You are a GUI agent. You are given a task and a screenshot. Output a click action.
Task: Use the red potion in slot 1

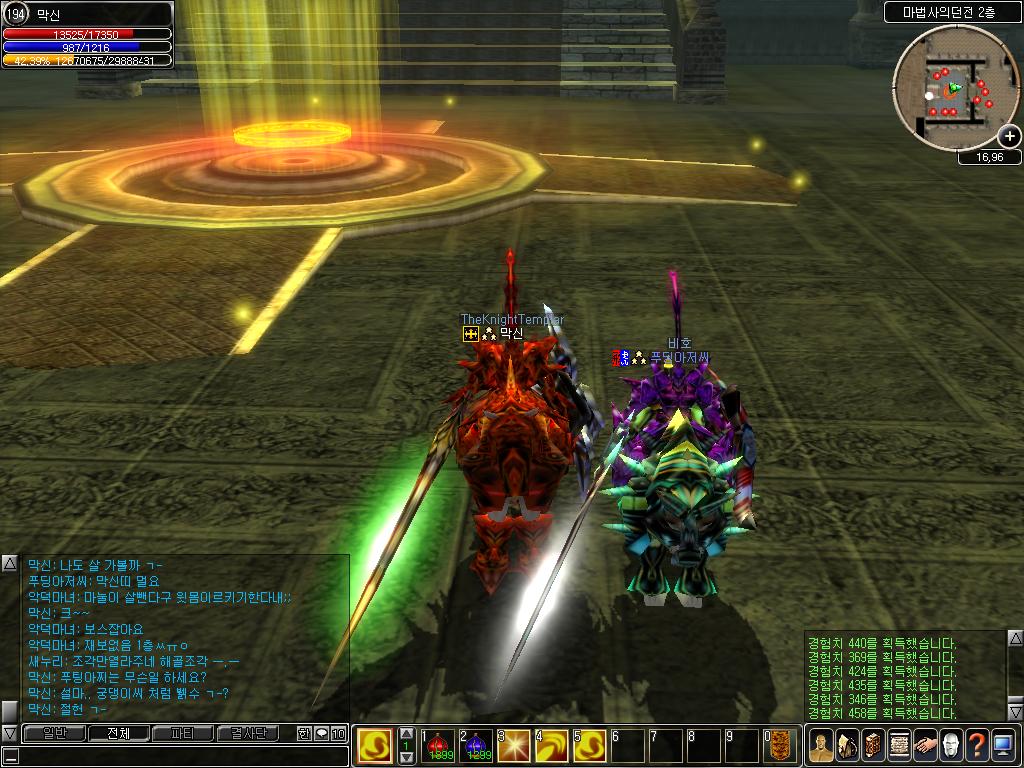coord(439,746)
